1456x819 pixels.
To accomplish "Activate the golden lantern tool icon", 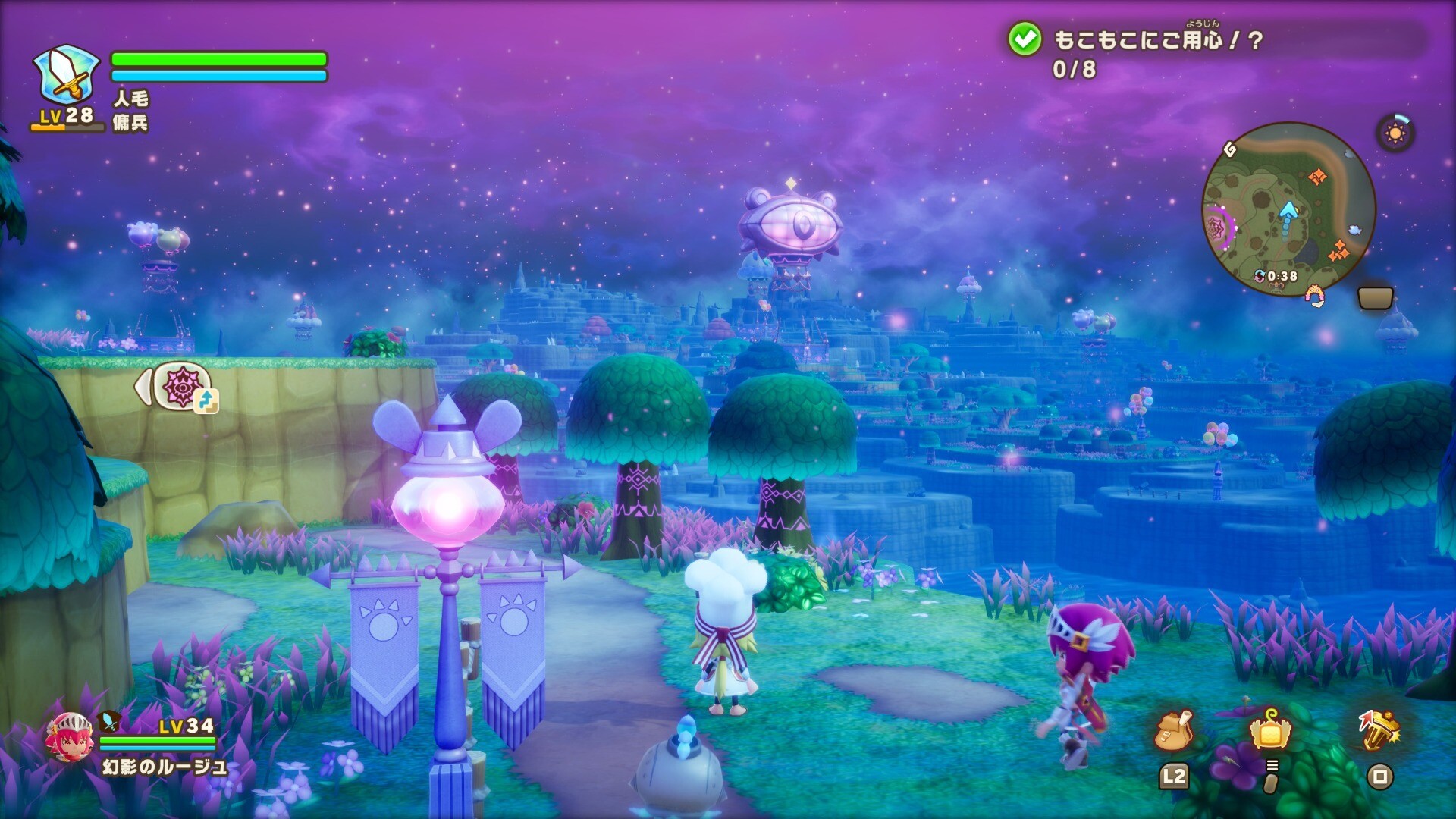I will click(1379, 730).
